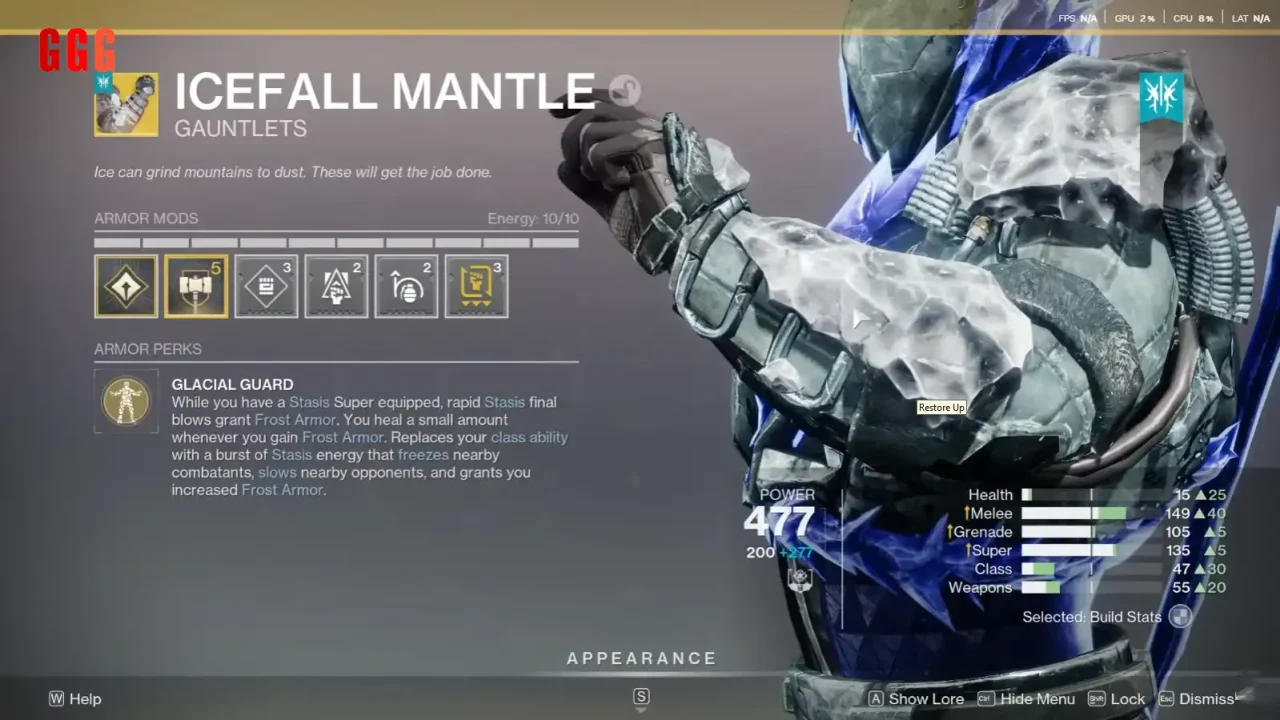Select the third armor mod slot showing 3
The image size is (1280, 720).
tap(266, 286)
